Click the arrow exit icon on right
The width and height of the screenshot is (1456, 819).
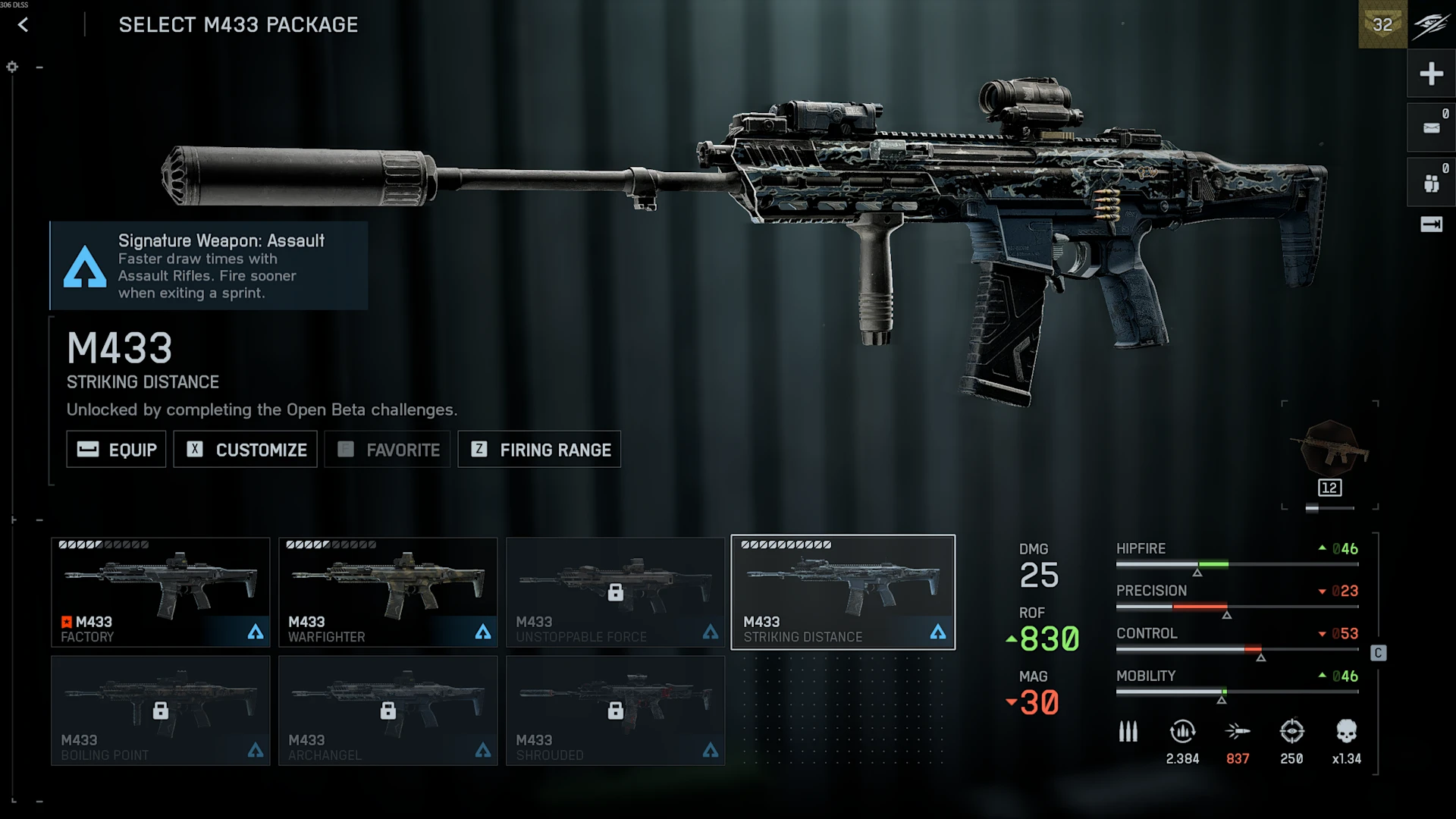(1431, 224)
